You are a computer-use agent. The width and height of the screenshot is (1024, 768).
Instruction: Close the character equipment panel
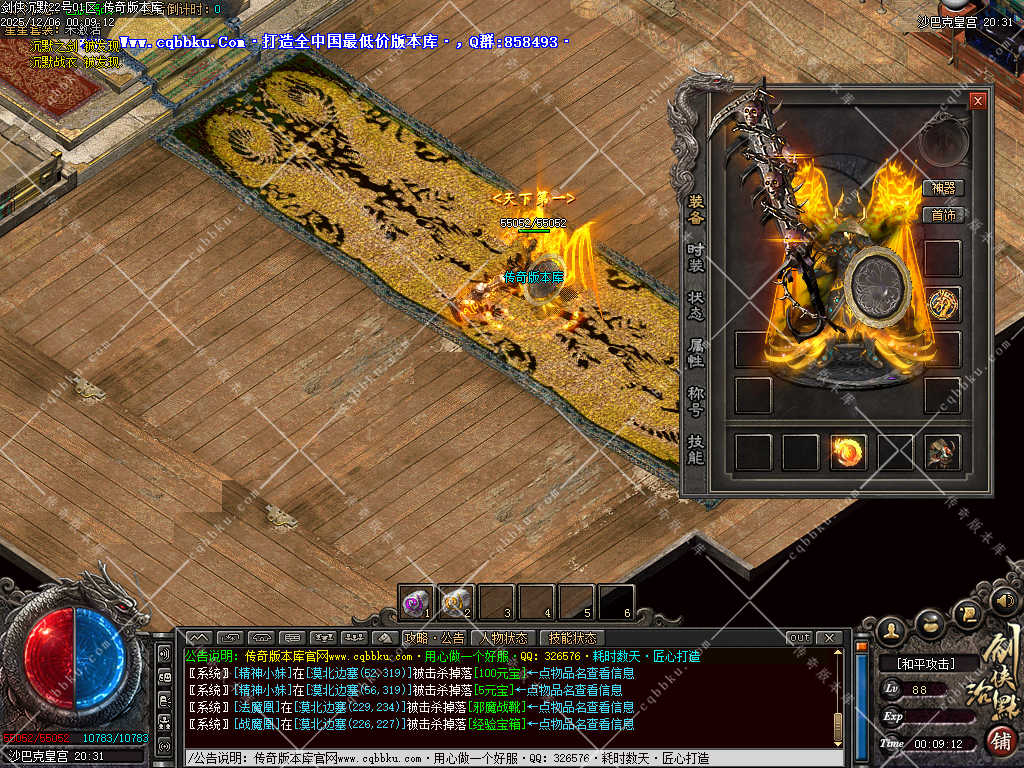(977, 101)
